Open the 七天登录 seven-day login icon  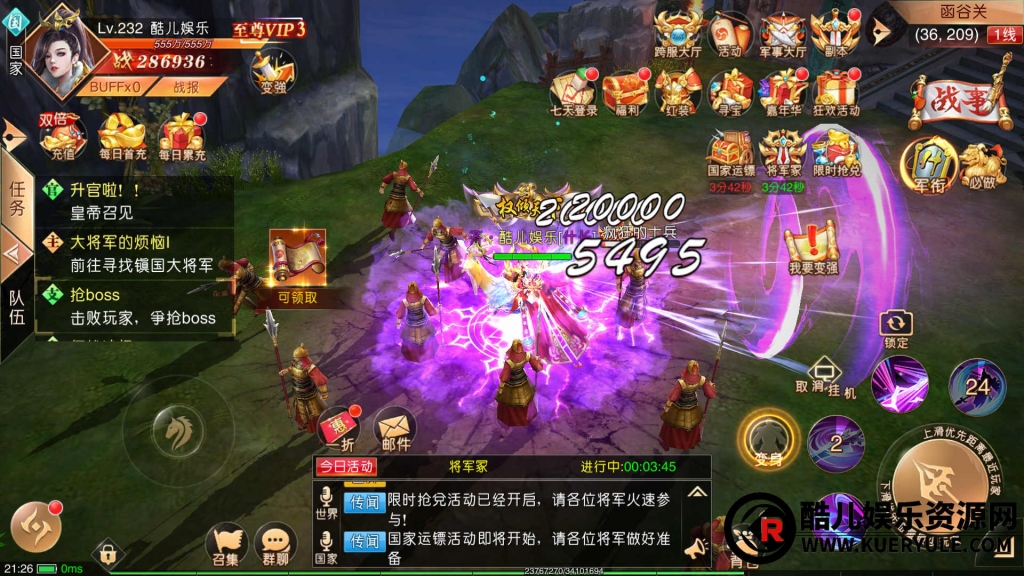(573, 91)
